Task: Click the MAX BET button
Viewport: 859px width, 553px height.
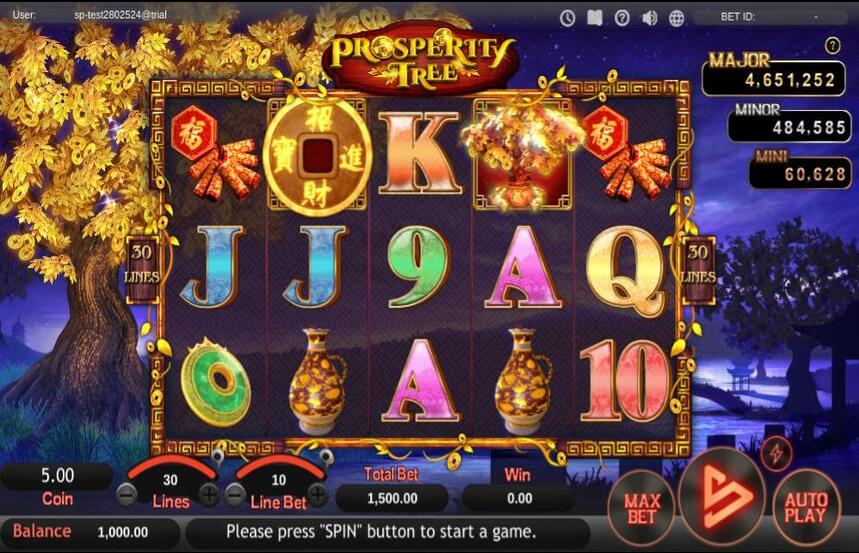Action: [641, 506]
